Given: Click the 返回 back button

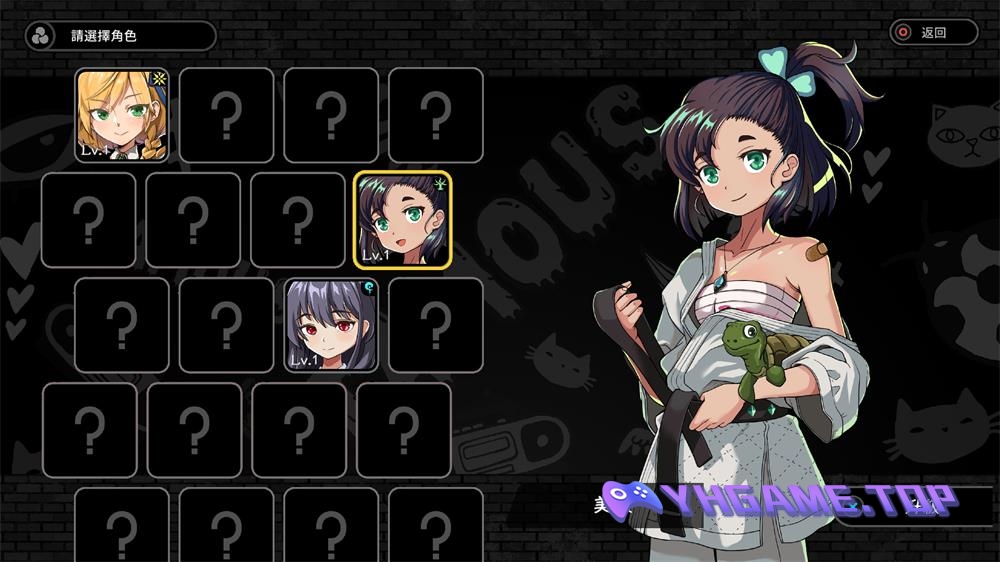Looking at the screenshot, I should [x=933, y=32].
